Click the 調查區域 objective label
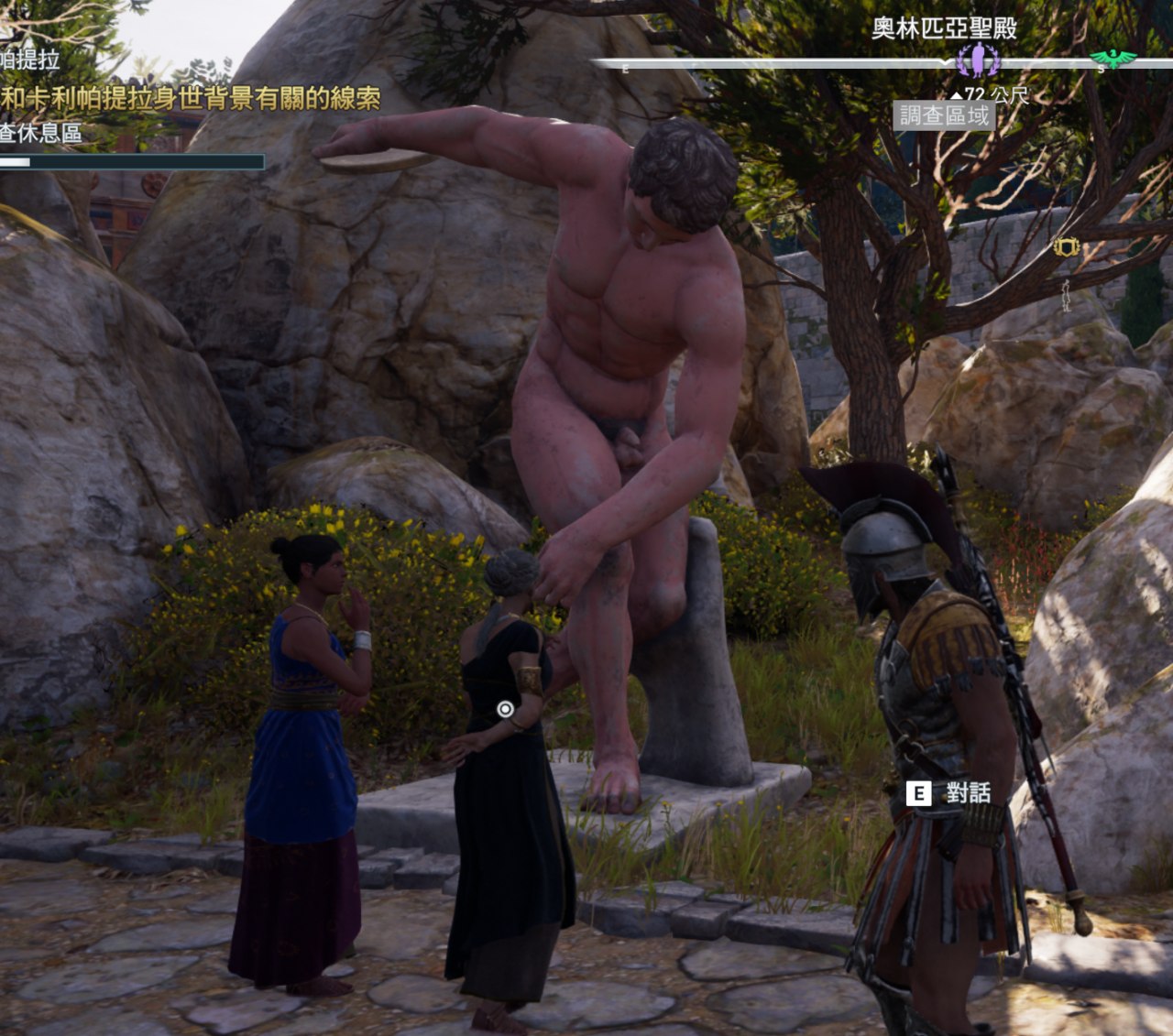Image resolution: width=1173 pixels, height=1036 pixels. tap(944, 115)
